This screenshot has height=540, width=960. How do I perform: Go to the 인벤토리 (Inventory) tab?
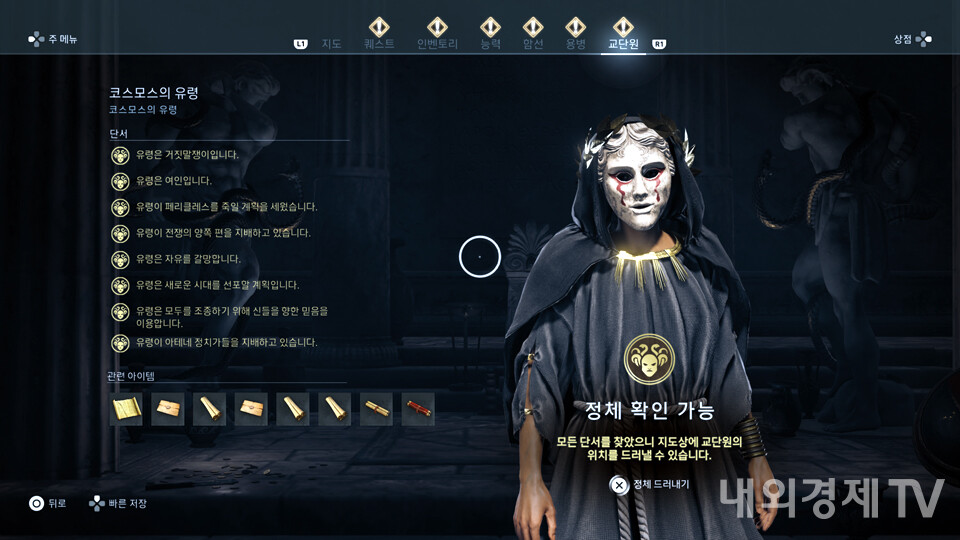[437, 44]
